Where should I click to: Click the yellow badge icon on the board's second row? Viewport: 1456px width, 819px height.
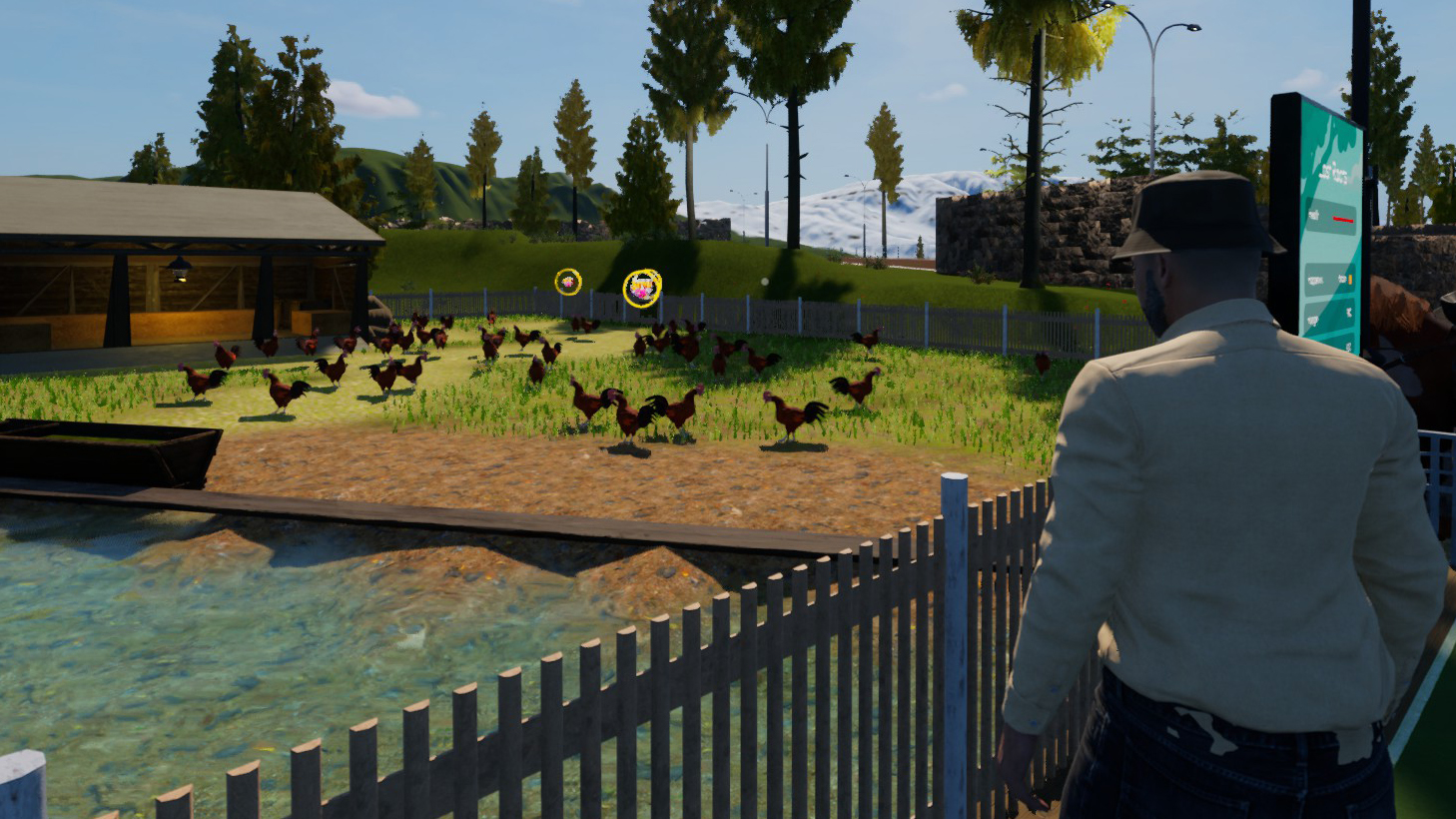tap(1350, 278)
